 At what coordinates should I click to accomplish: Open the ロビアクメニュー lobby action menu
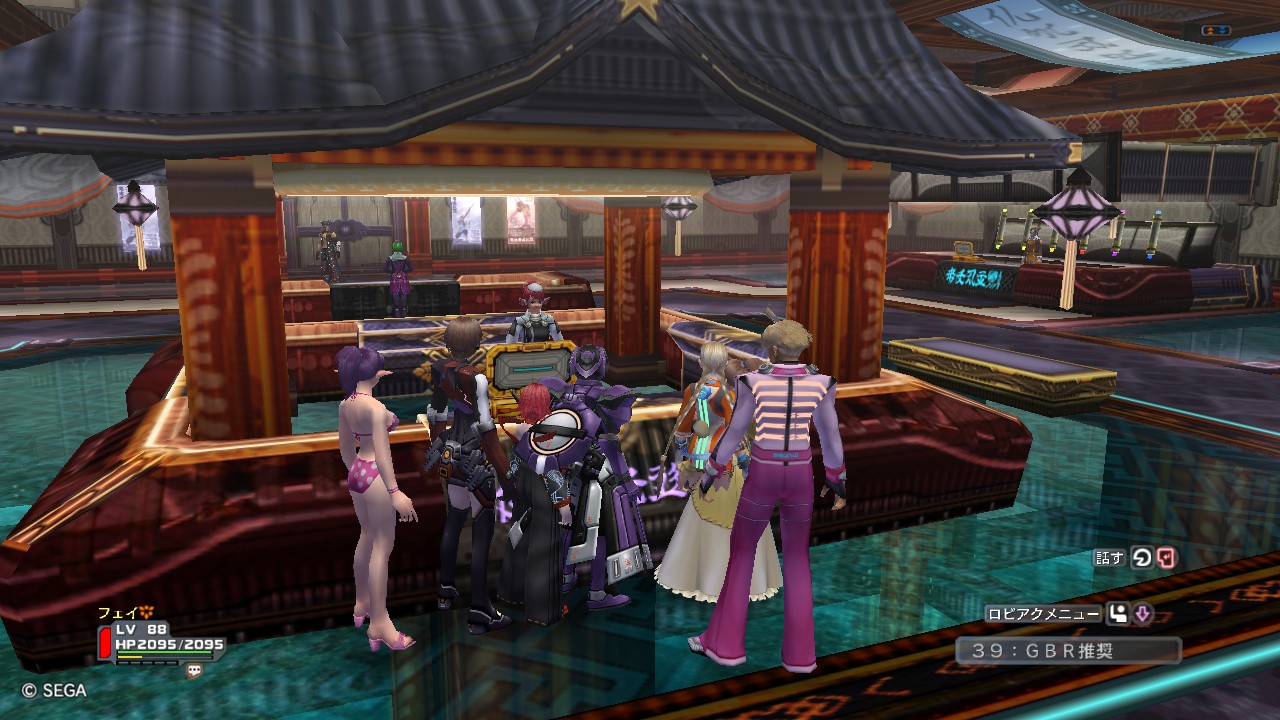[x=1043, y=614]
